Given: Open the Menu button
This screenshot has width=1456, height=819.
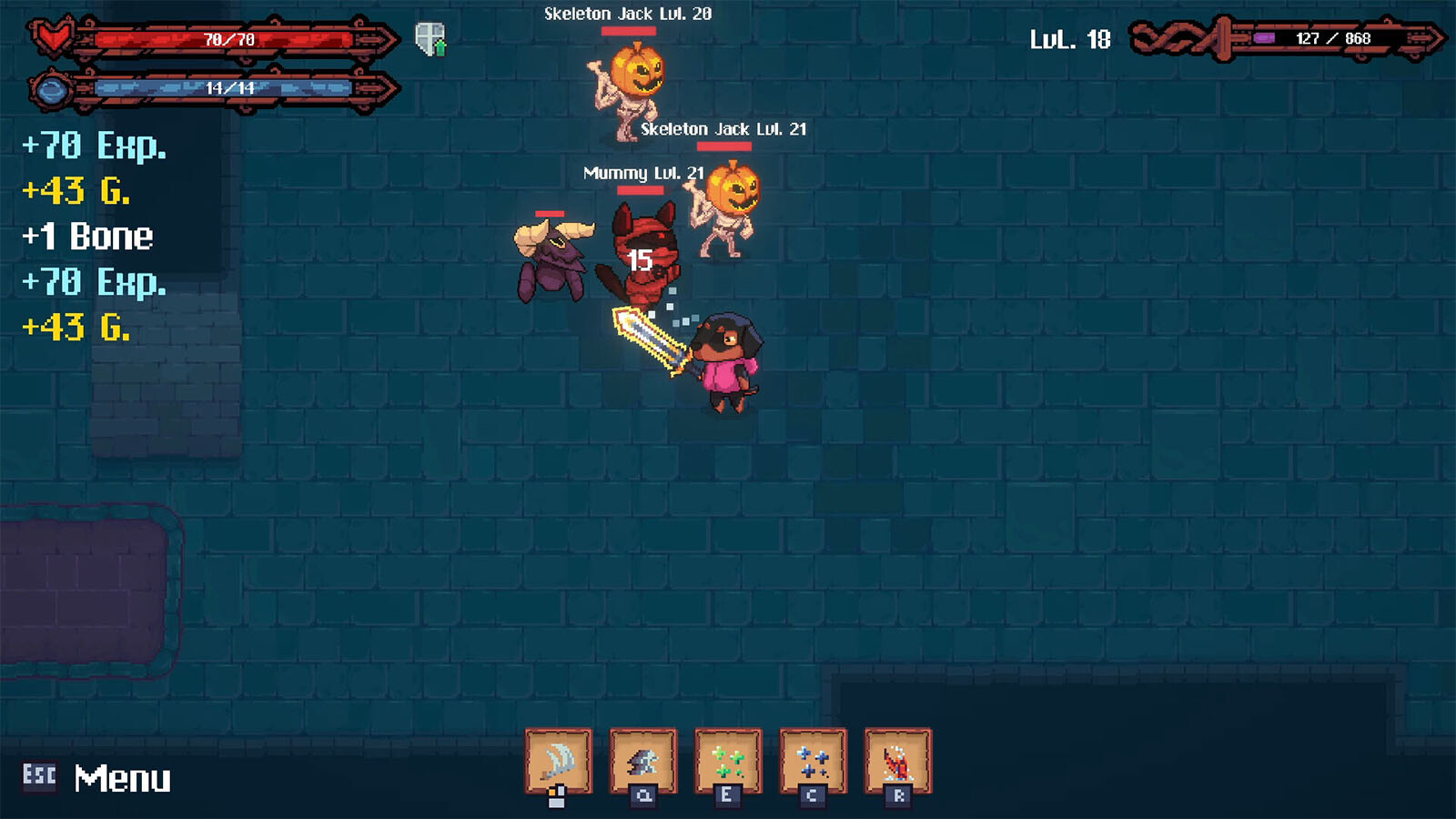Looking at the screenshot, I should (x=98, y=778).
